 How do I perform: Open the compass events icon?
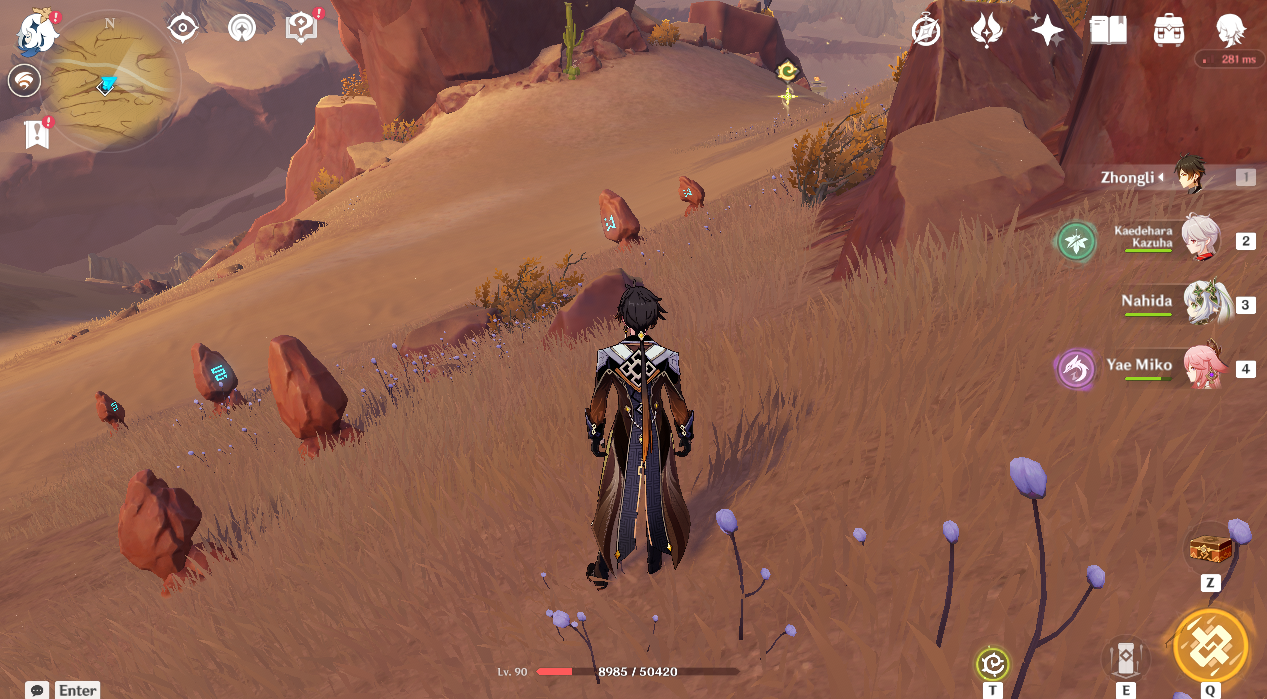[x=927, y=31]
